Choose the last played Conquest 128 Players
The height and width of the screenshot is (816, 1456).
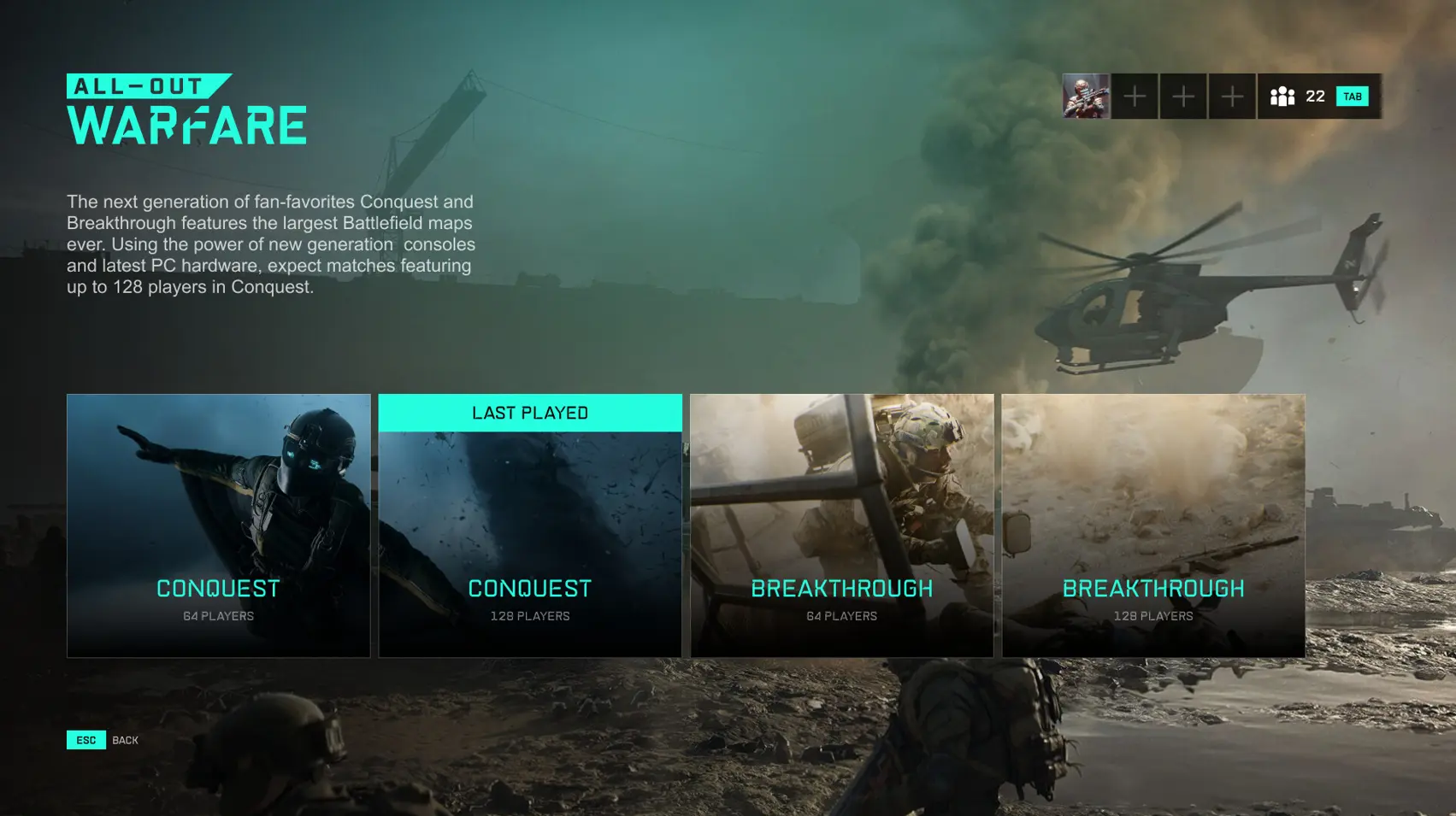tap(529, 525)
